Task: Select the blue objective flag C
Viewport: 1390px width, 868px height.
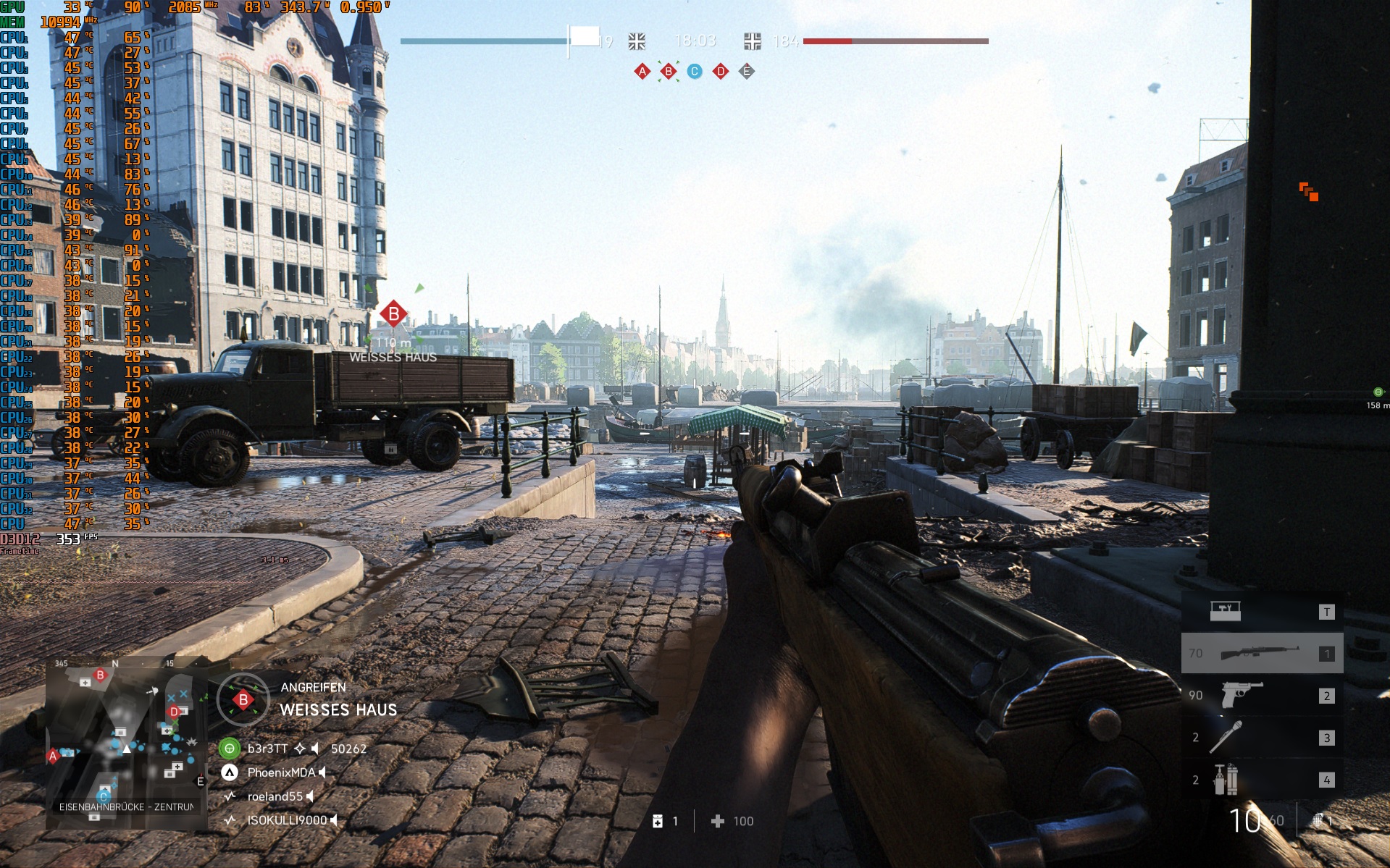Action: coord(695,72)
